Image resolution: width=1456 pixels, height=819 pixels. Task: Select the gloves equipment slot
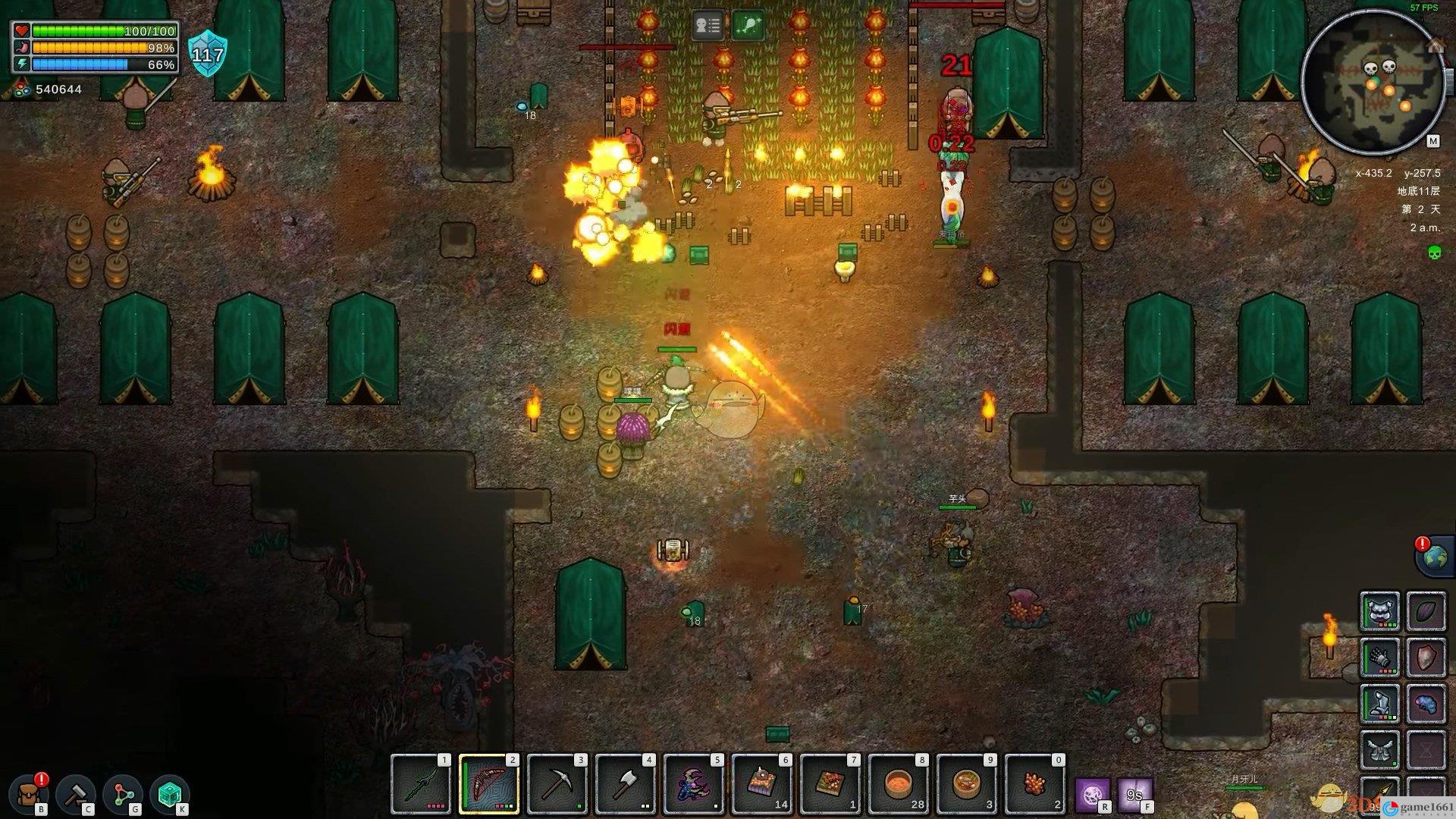pyautogui.click(x=1380, y=657)
